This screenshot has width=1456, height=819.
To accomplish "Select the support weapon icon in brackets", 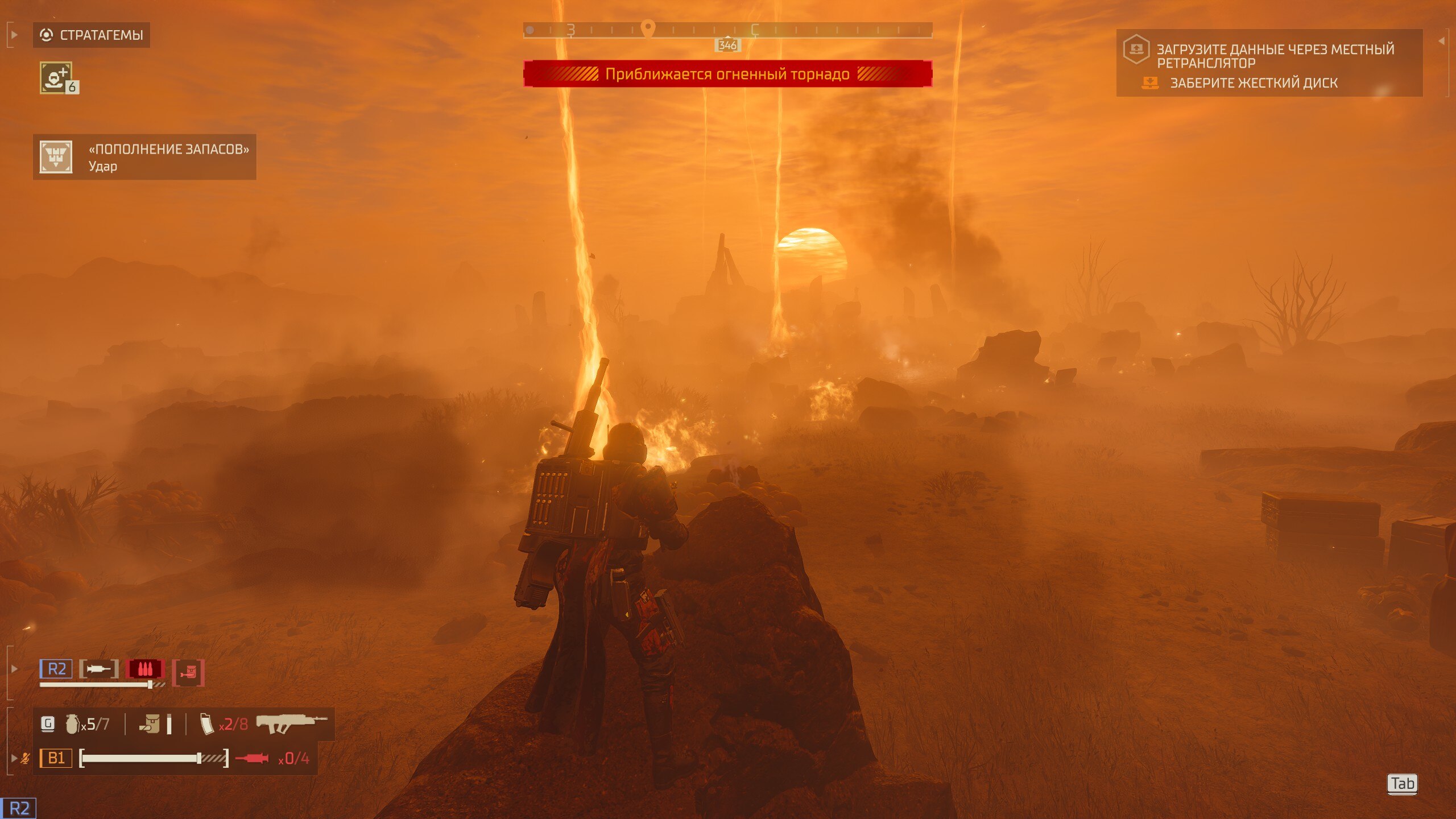I will tap(98, 669).
